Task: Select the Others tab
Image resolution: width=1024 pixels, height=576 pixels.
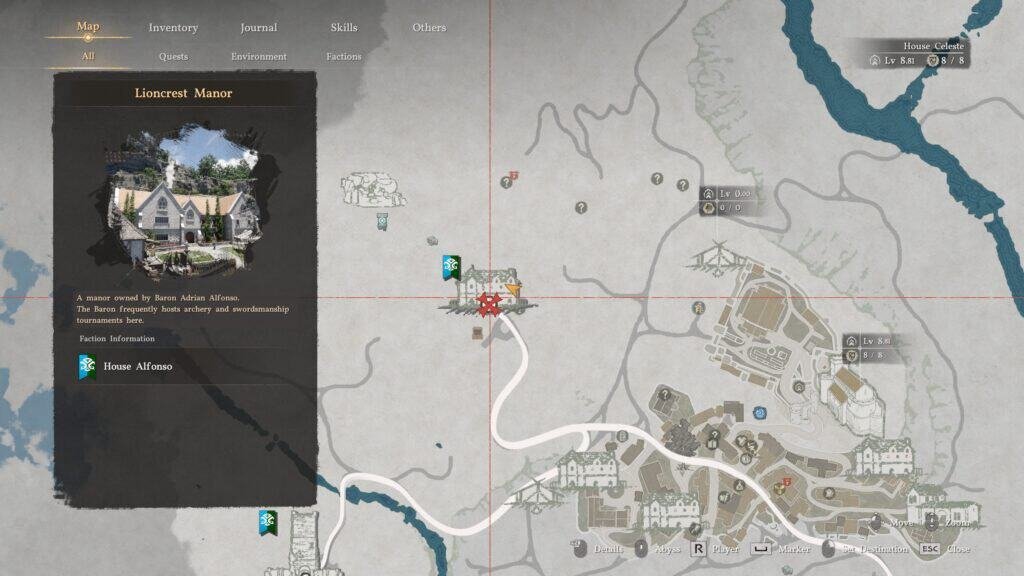Action: [x=429, y=28]
